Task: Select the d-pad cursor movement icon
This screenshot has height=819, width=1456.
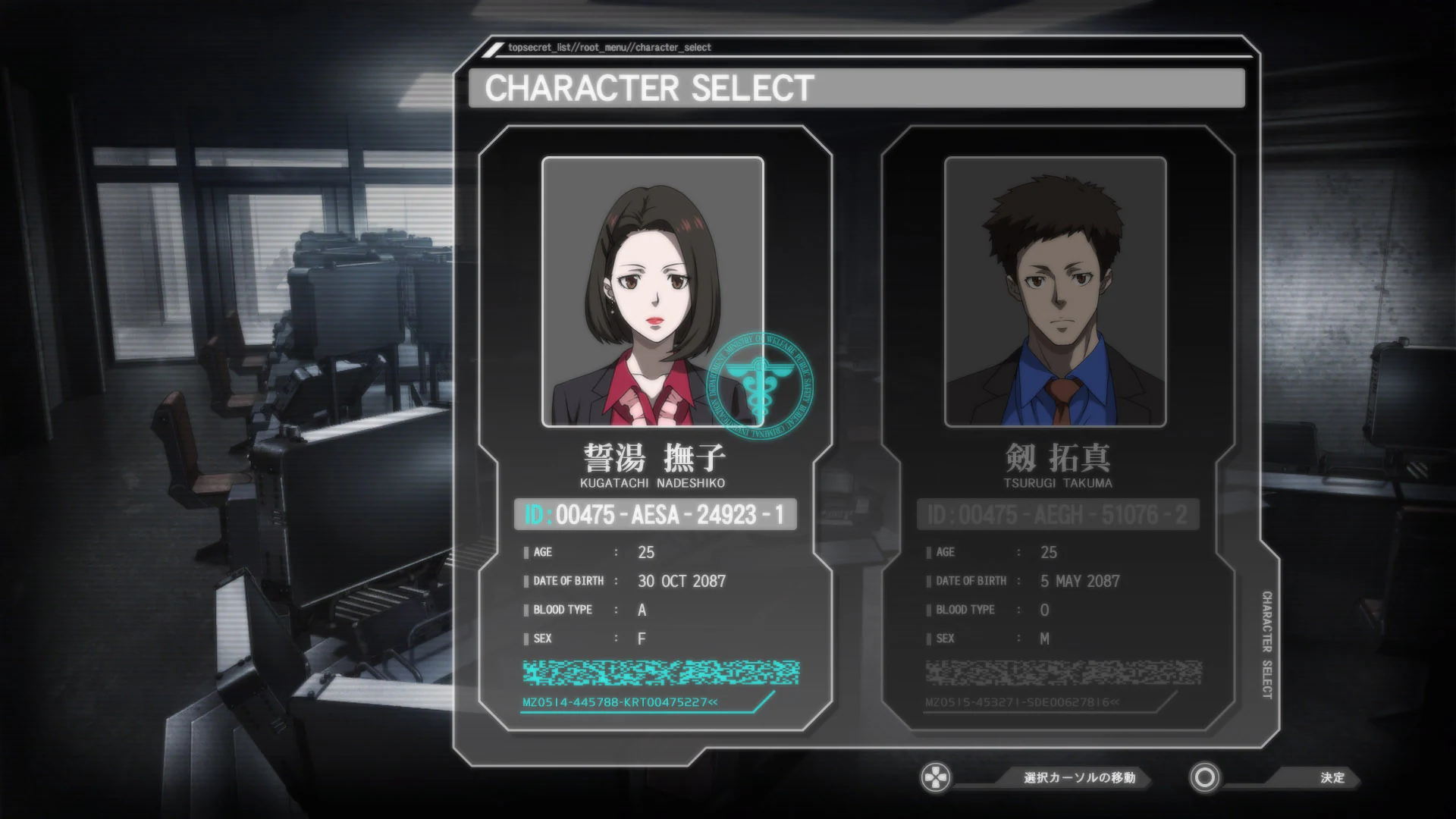Action: click(937, 777)
